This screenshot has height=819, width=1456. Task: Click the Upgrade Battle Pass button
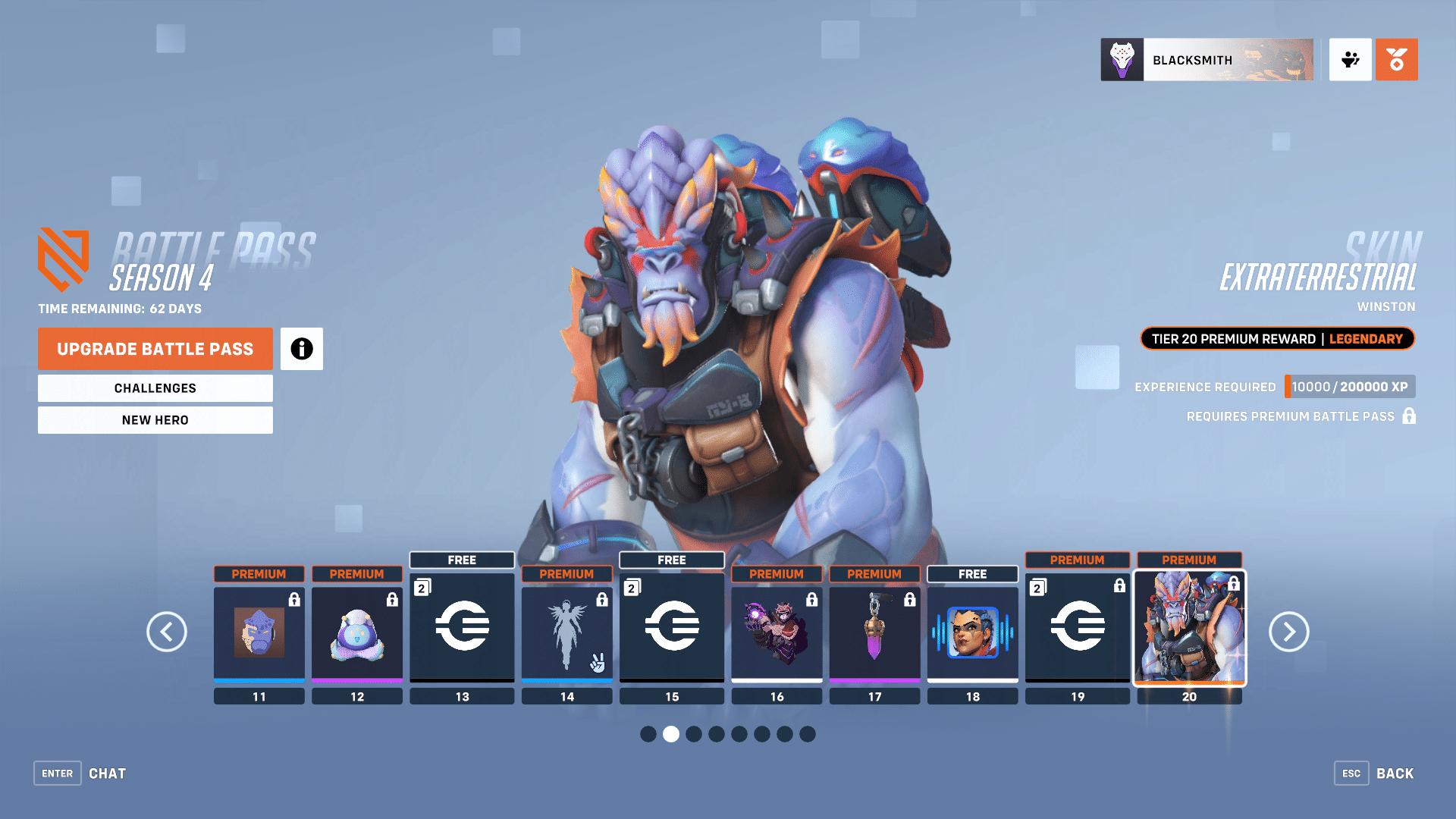[x=155, y=349]
